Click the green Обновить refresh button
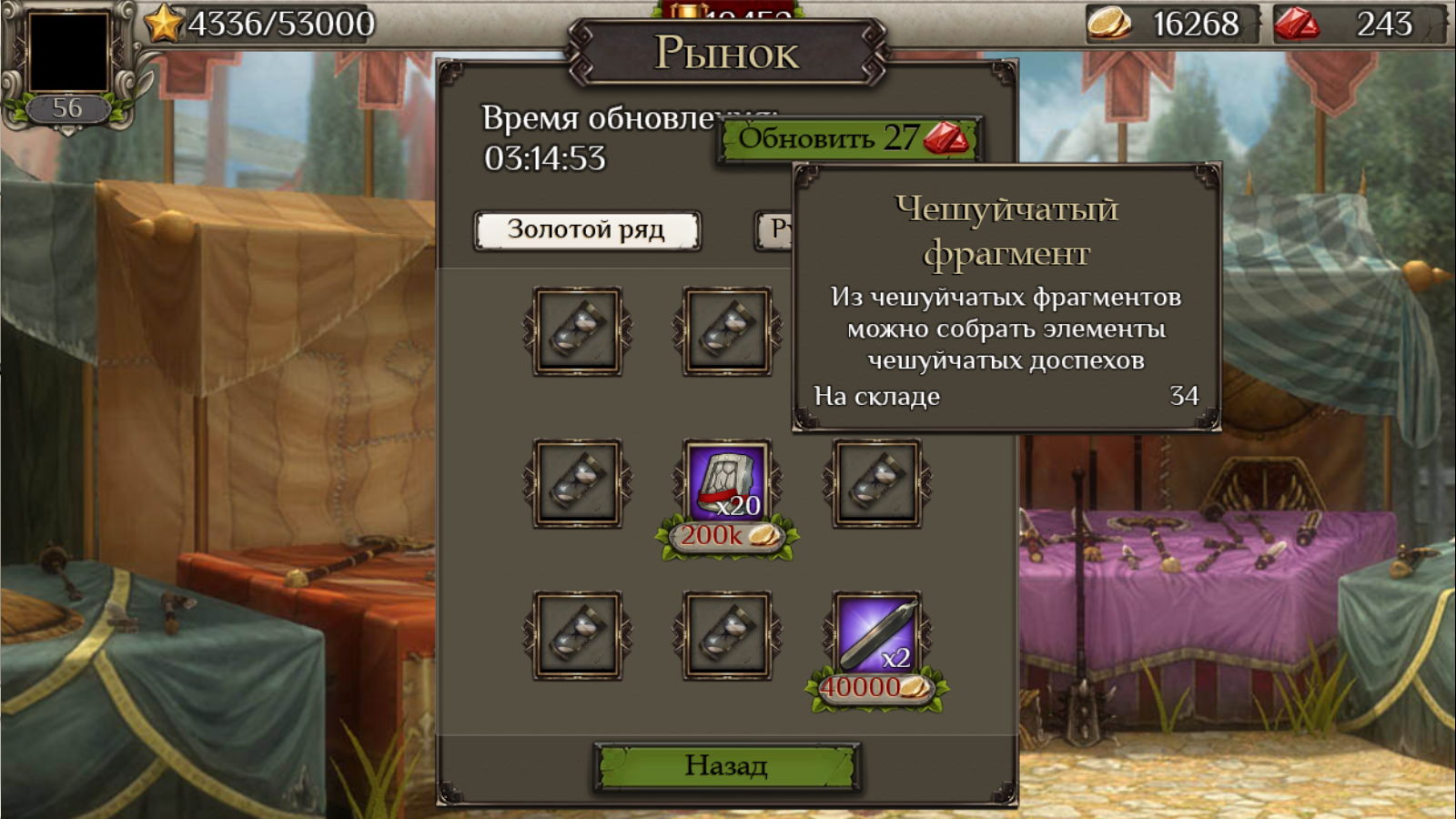 coord(846,139)
